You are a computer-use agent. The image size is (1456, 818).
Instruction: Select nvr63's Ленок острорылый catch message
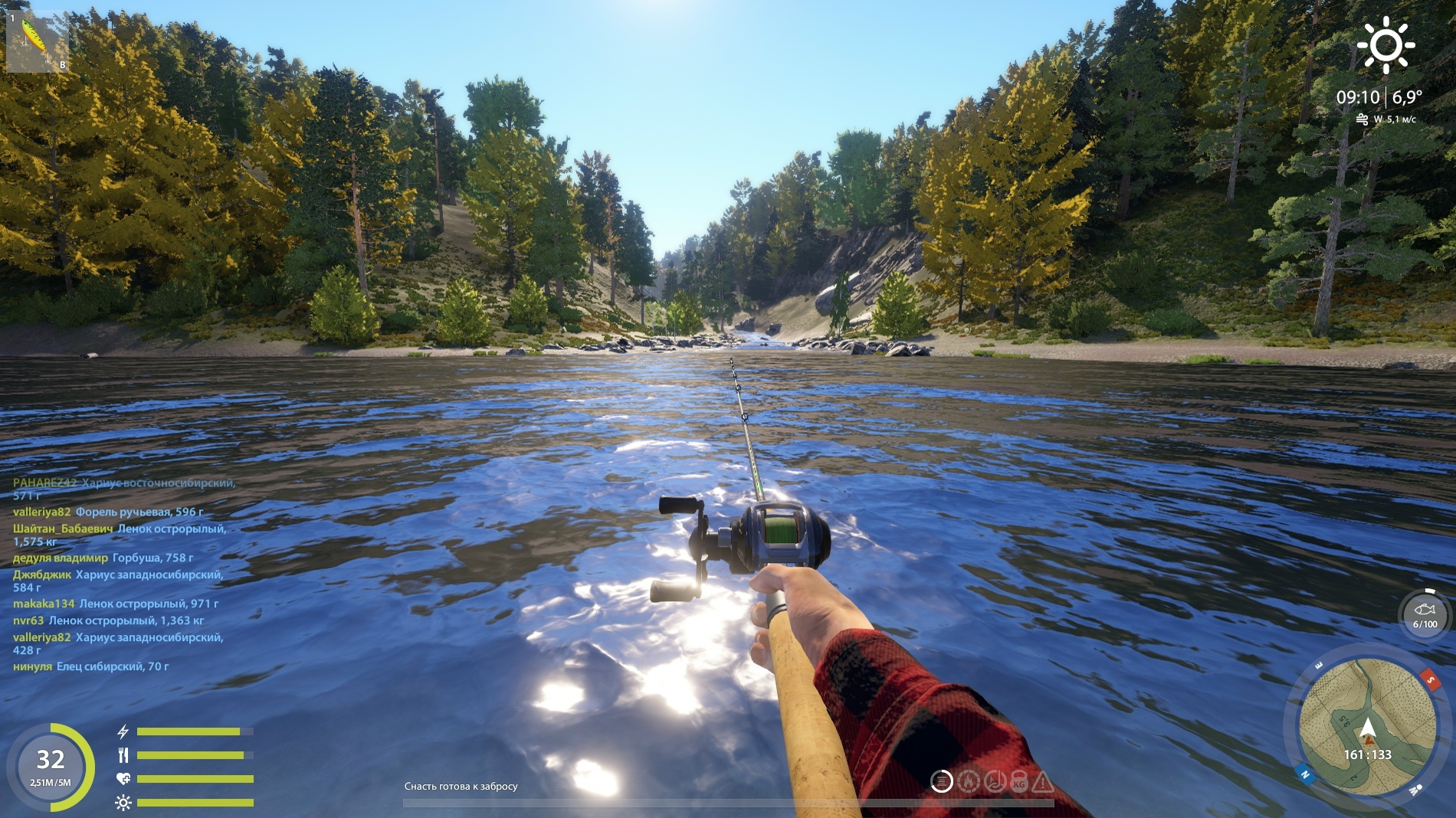pos(126,620)
